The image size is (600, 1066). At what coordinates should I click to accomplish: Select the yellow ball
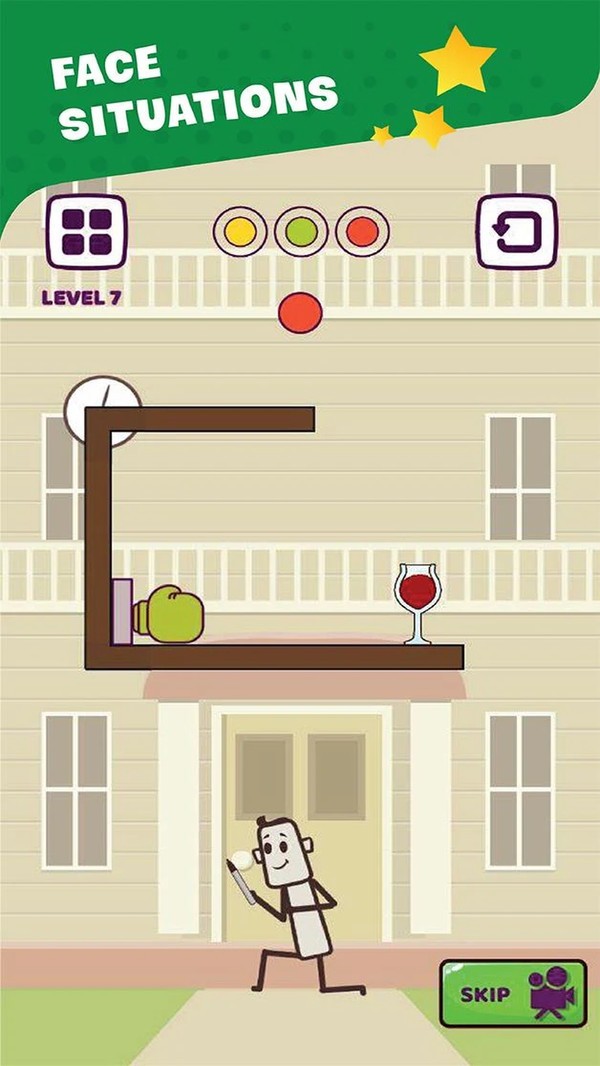click(240, 232)
